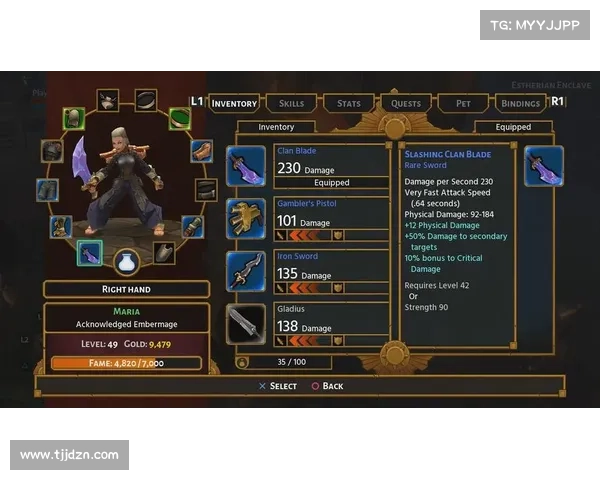Choose the green ring equipment slot
The height and width of the screenshot is (480, 600).
180,119
